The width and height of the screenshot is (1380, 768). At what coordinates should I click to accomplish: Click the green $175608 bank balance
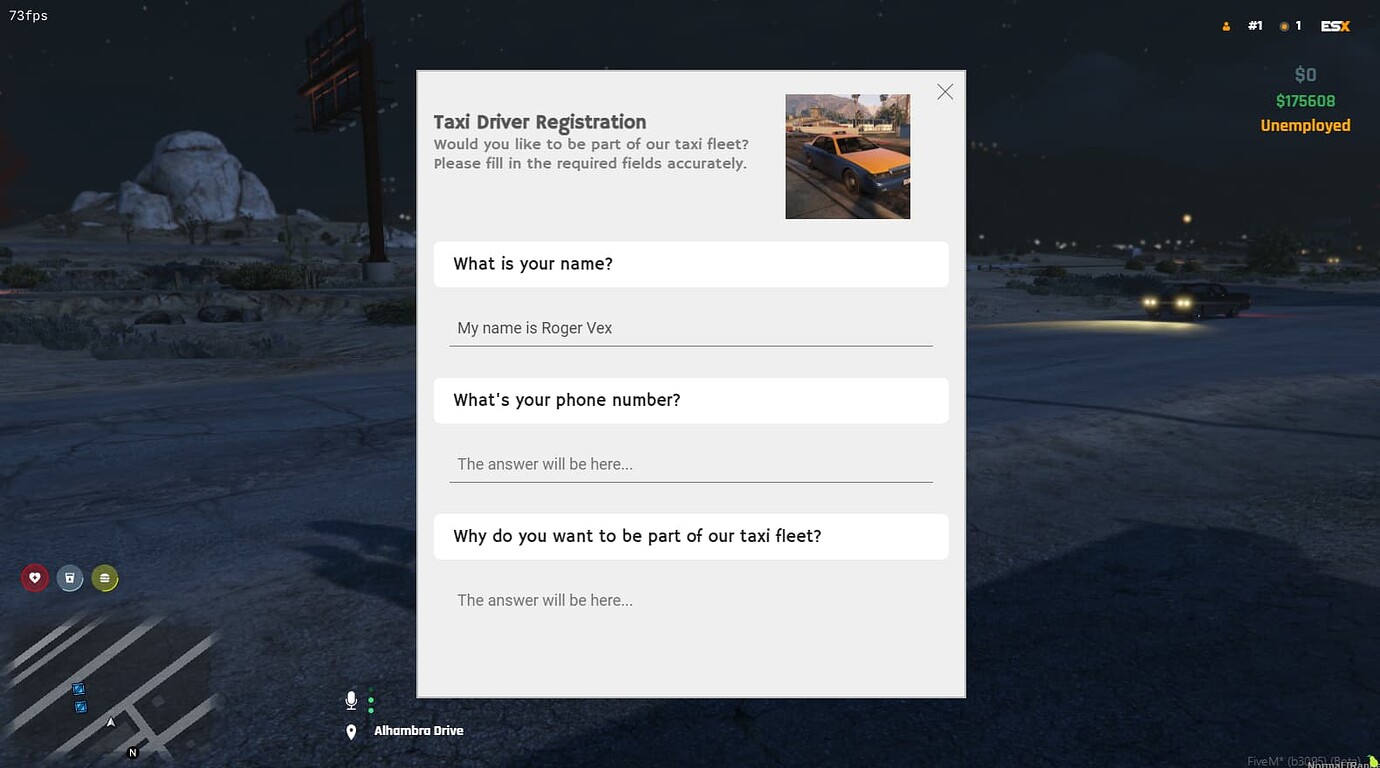(x=1305, y=100)
